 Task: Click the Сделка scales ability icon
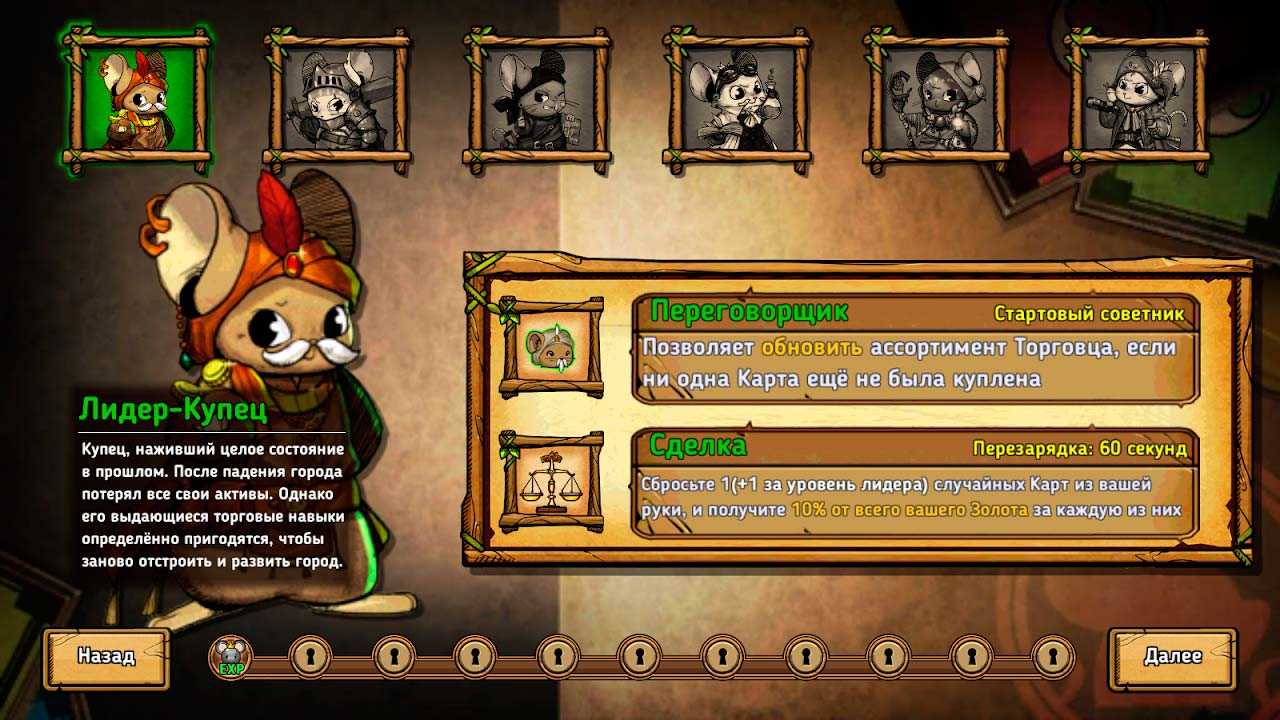[x=551, y=481]
